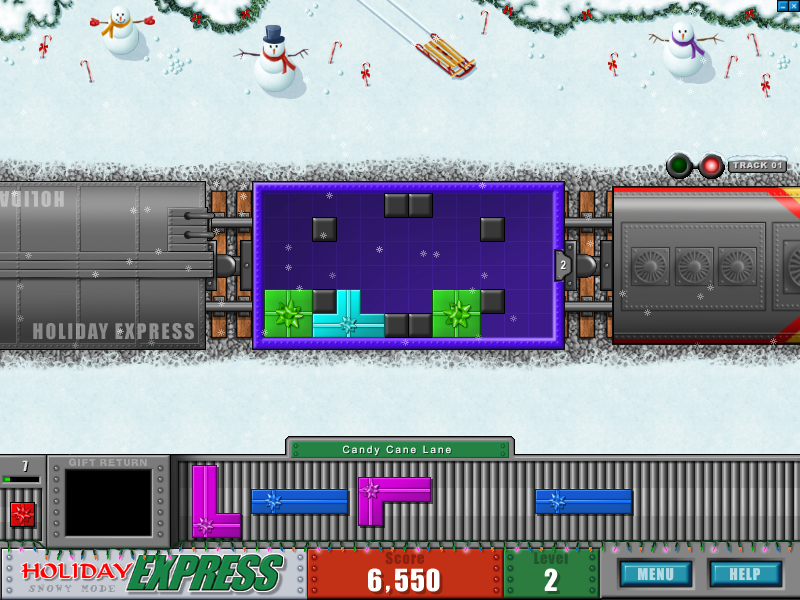The height and width of the screenshot is (600, 800).
Task: Open the MENU button
Action: 655,574
